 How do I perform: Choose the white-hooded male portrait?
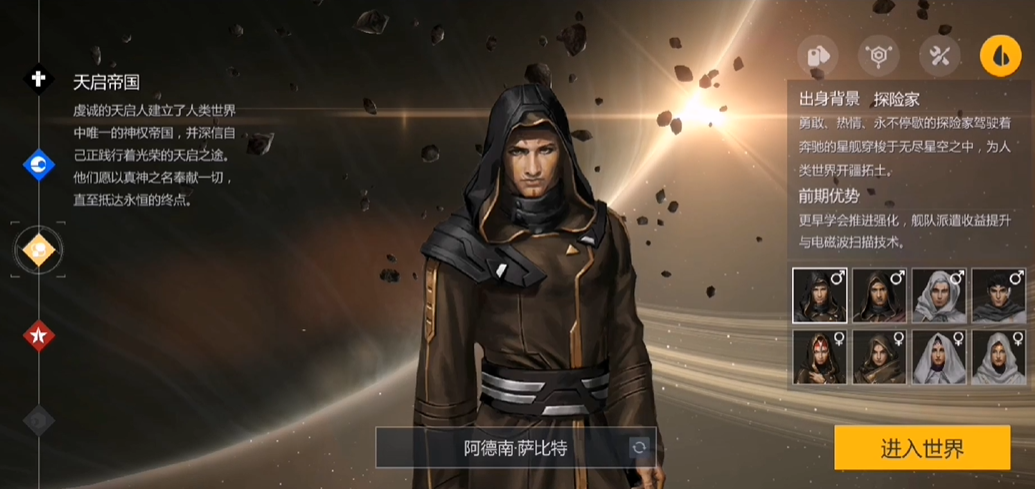click(x=939, y=296)
